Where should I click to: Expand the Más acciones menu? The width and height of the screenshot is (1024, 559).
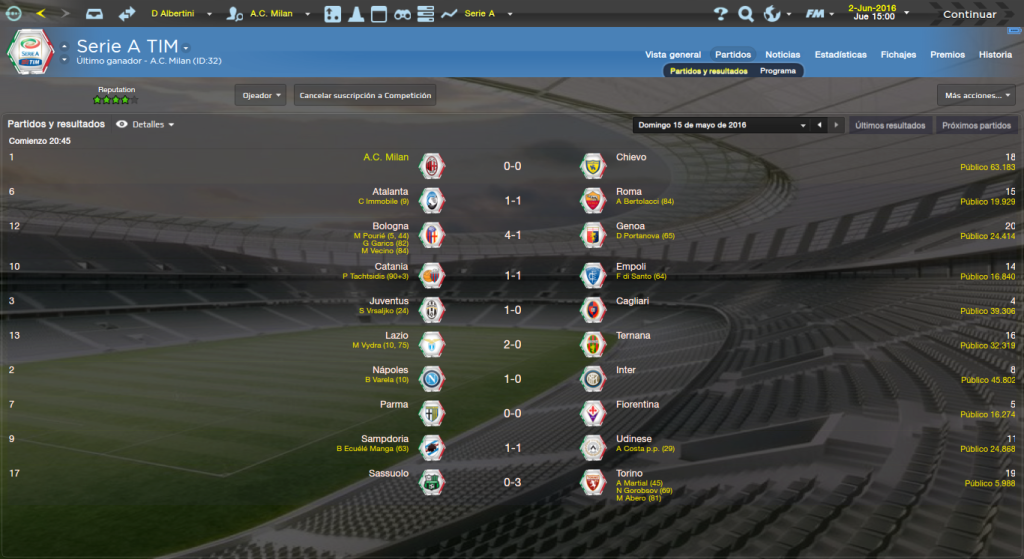(976, 95)
